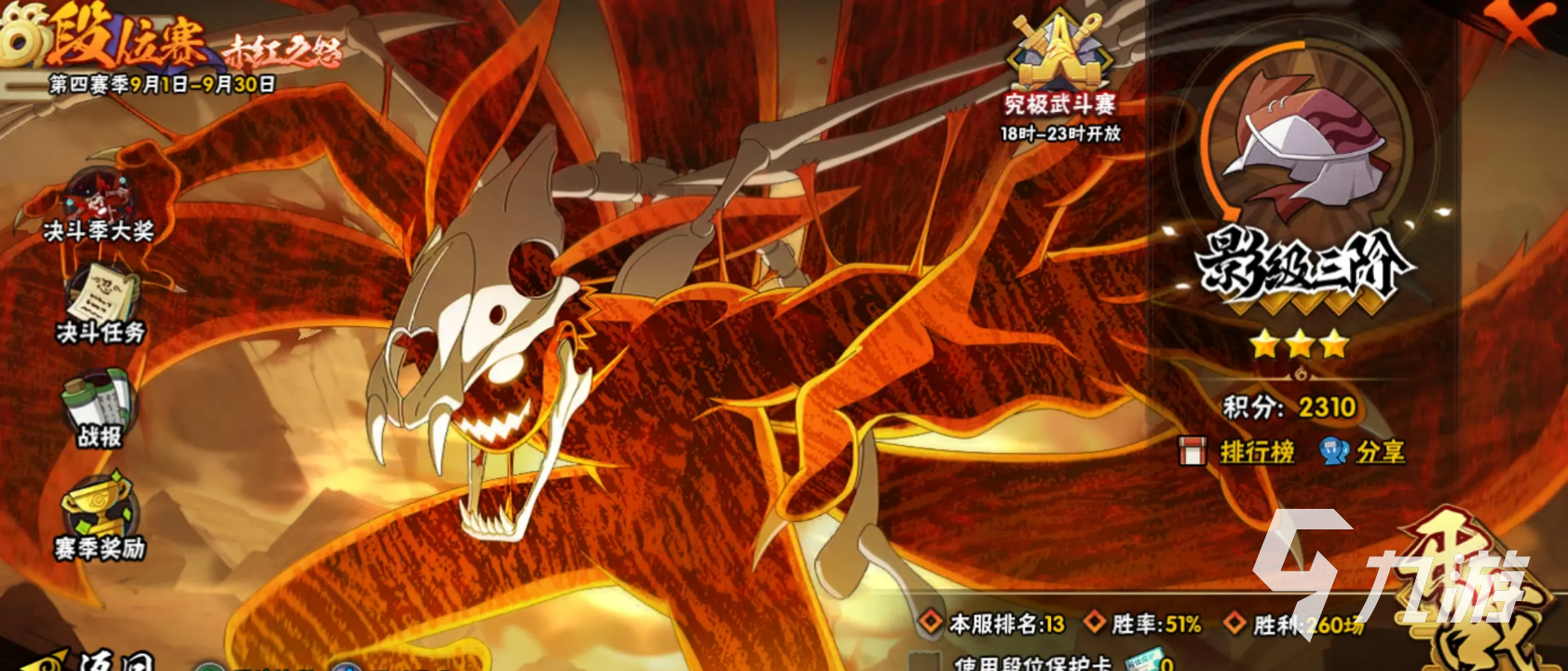
Task: View the 战报 battle reports
Action: pyautogui.click(x=100, y=406)
